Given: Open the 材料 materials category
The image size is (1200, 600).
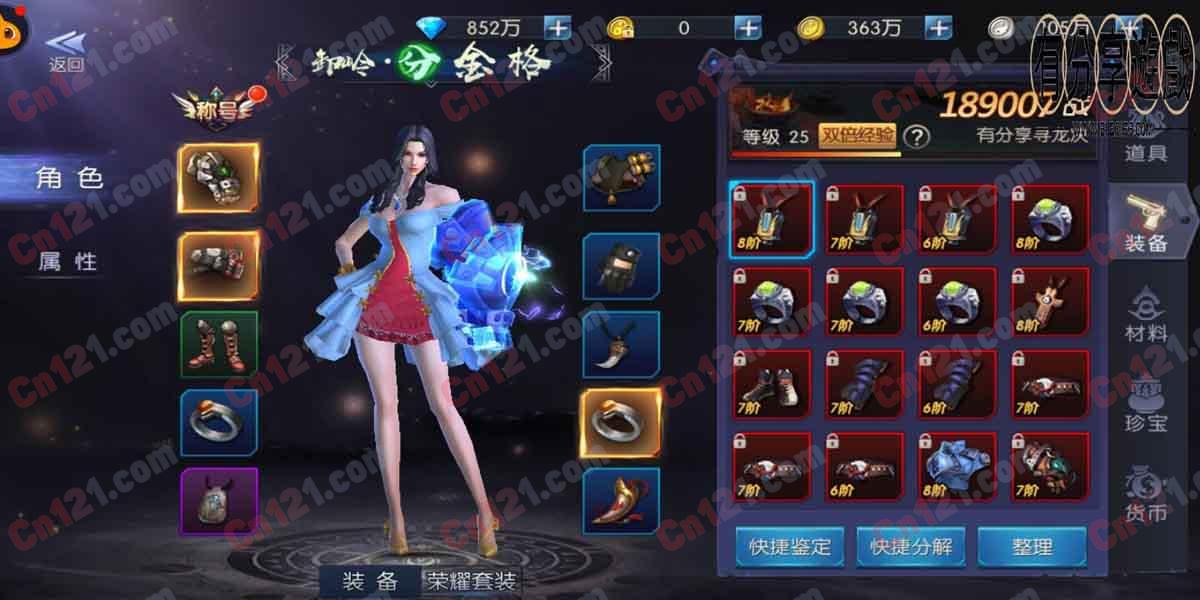Looking at the screenshot, I should [1146, 316].
